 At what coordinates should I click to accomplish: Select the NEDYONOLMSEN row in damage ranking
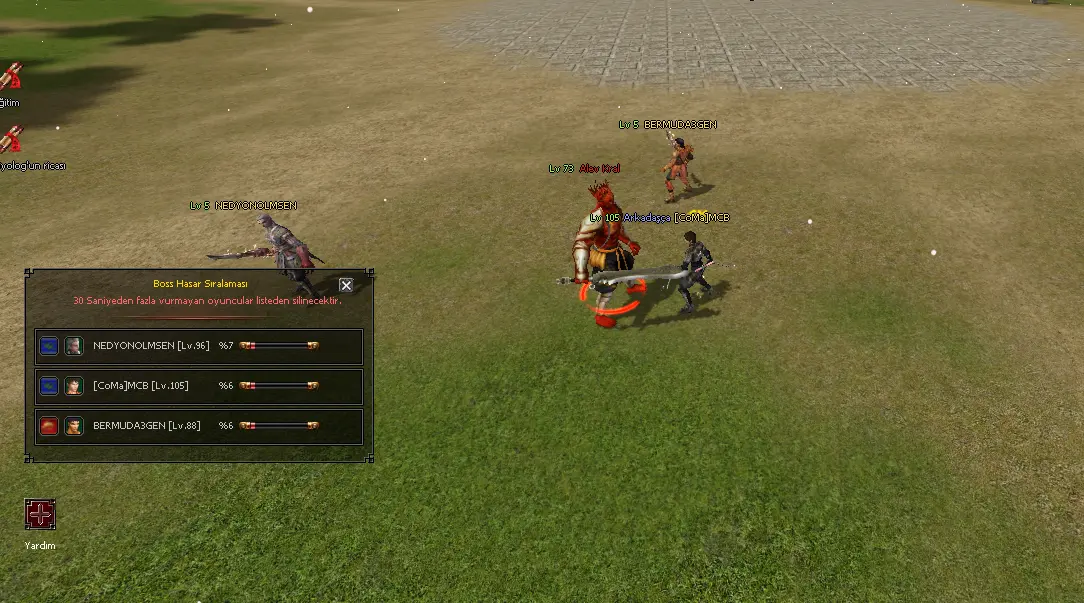coord(199,346)
